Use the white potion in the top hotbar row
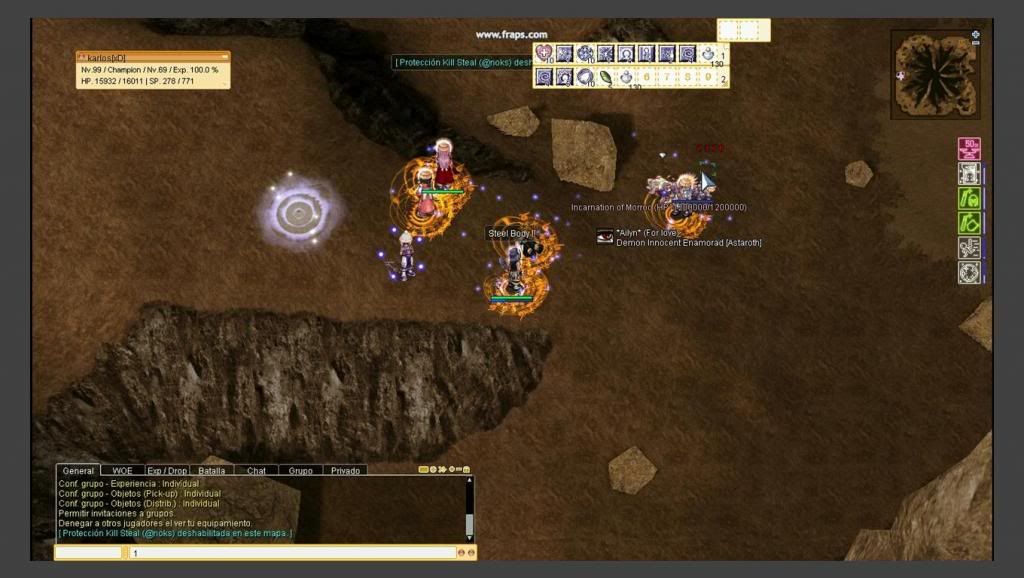The image size is (1024, 578). [708, 54]
